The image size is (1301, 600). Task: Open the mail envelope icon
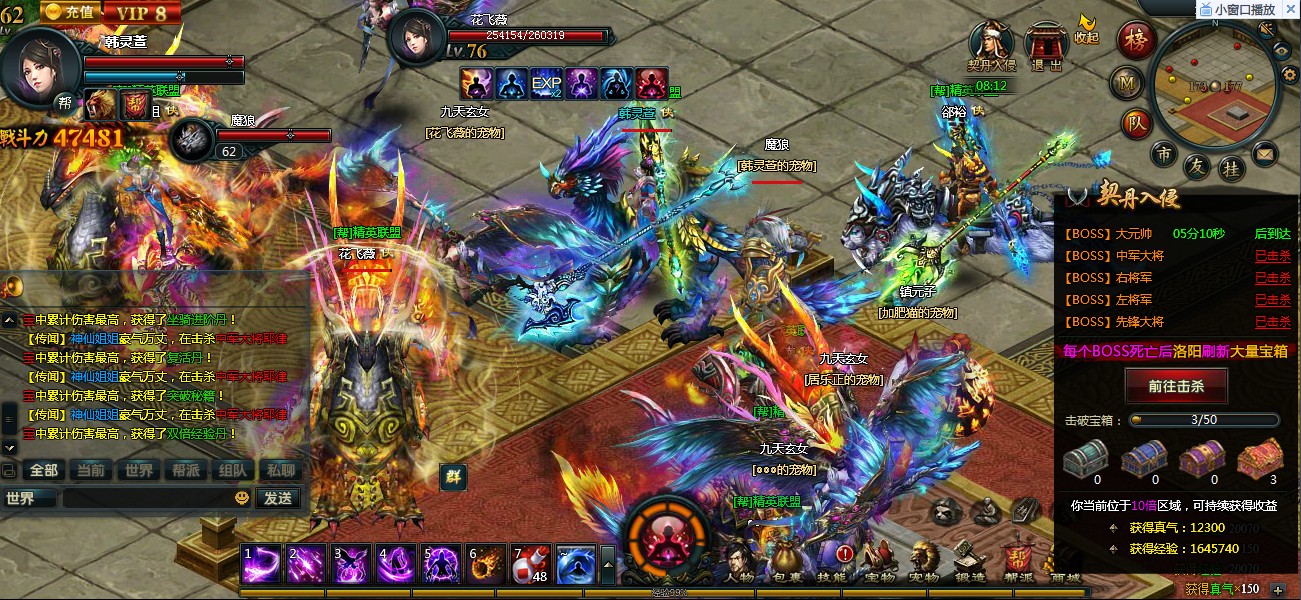click(x=1264, y=154)
